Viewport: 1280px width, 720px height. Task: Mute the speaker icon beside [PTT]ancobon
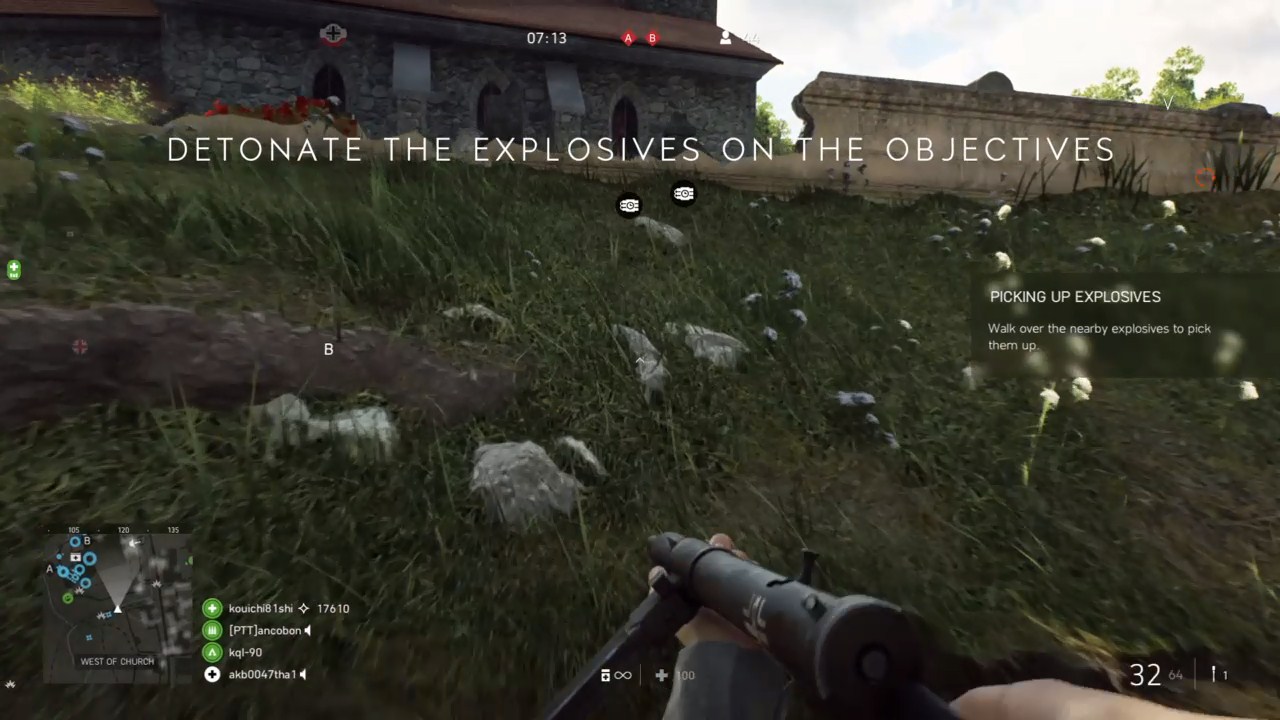(x=307, y=630)
